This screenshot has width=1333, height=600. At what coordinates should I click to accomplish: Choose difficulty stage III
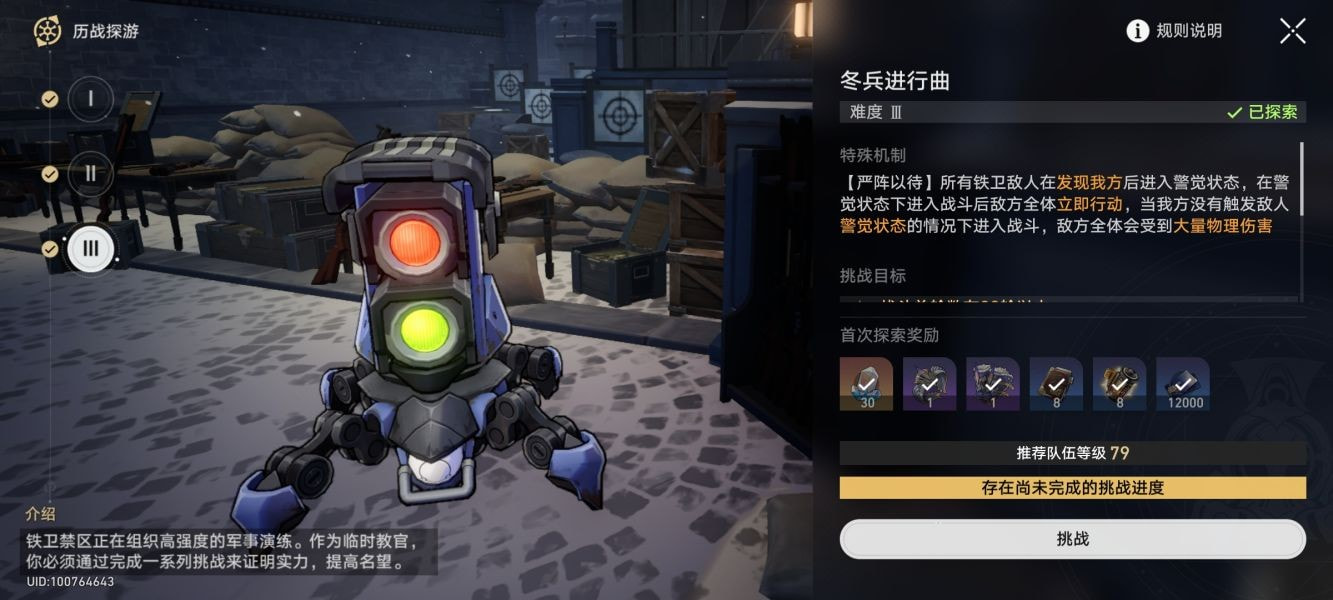pos(91,248)
